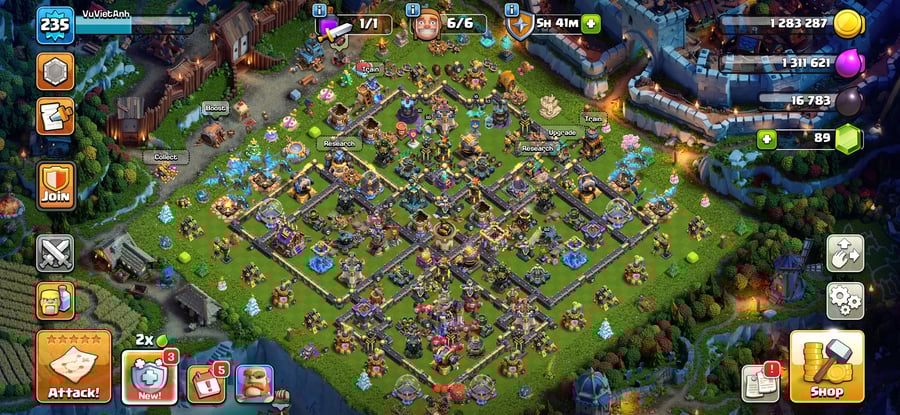Open the village layout editor hand icon
Image resolution: width=900 pixels, height=415 pixels.
click(x=845, y=254)
